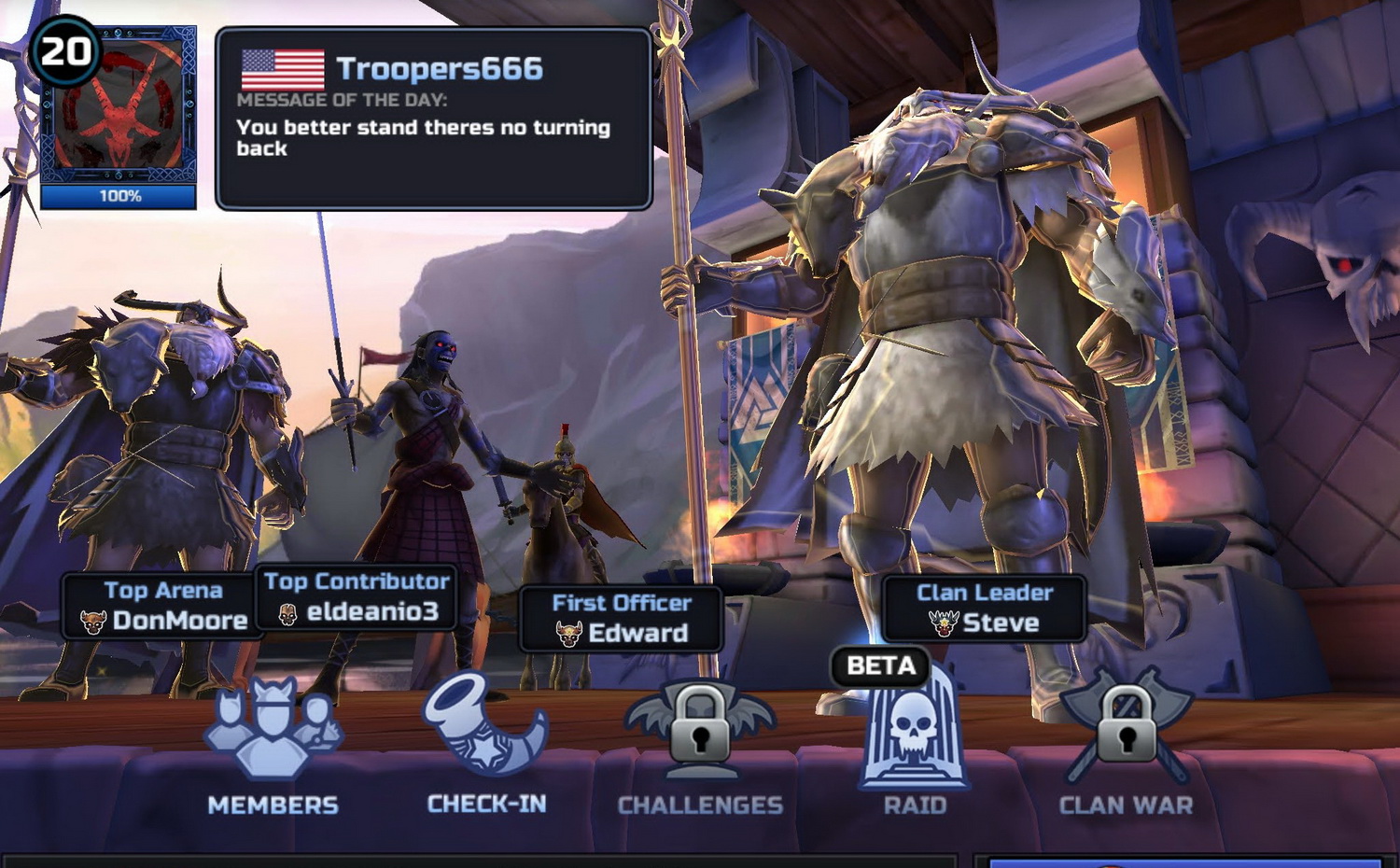View Top Arena player DonMoore
The height and width of the screenshot is (868, 1400).
click(x=163, y=607)
